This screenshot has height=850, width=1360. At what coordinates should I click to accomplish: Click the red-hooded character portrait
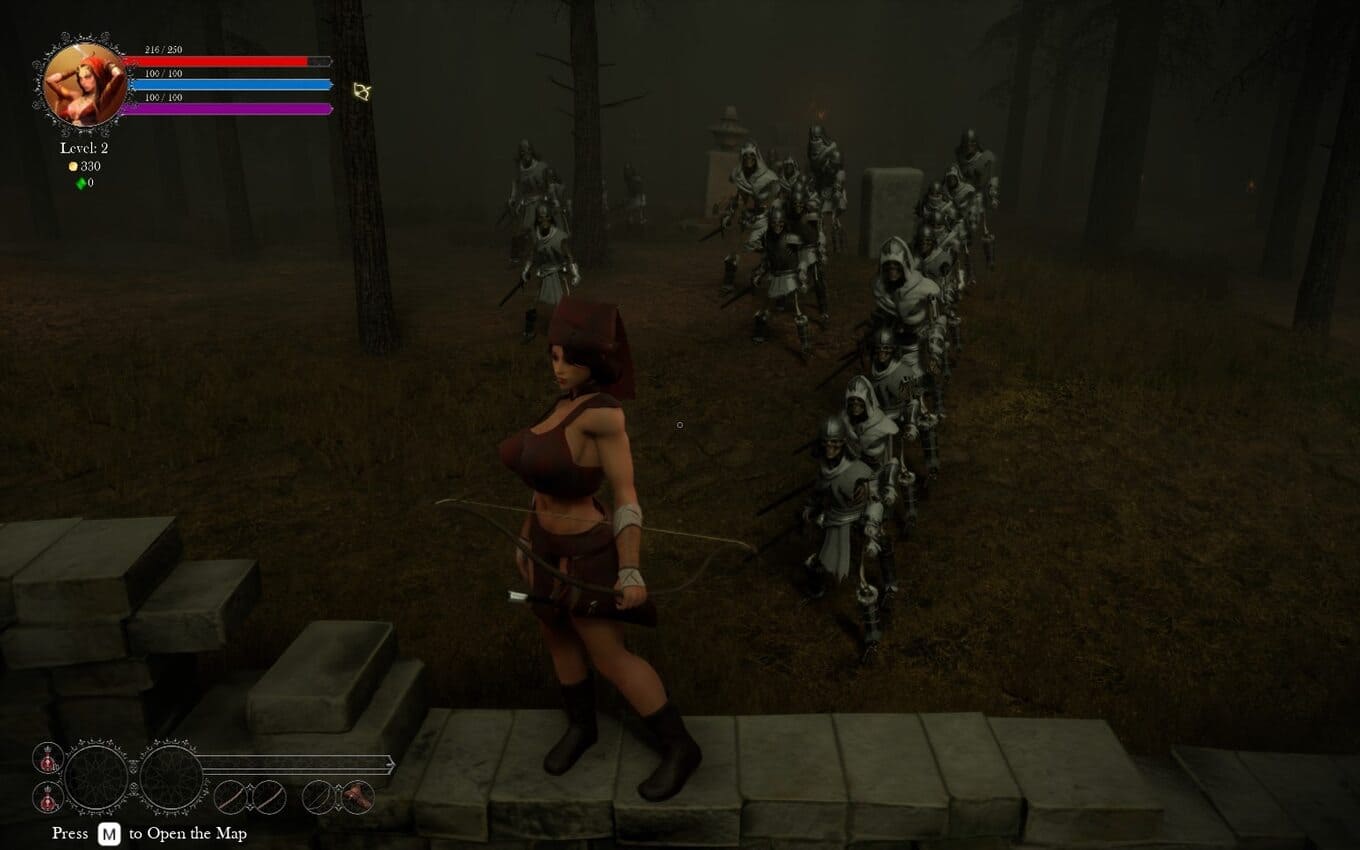tap(85, 84)
